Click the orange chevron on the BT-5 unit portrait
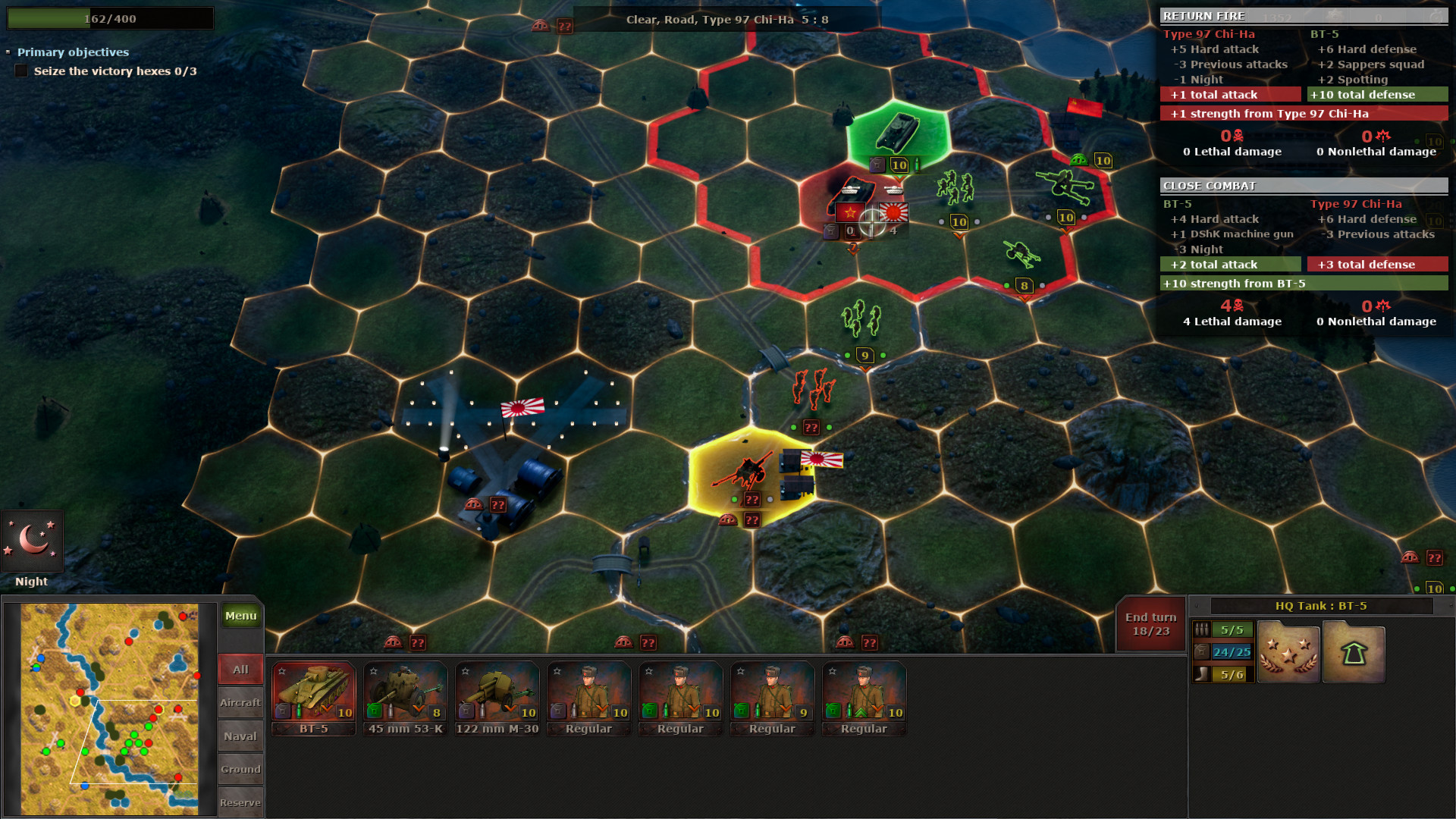Image resolution: width=1456 pixels, height=819 pixels. pos(326,708)
